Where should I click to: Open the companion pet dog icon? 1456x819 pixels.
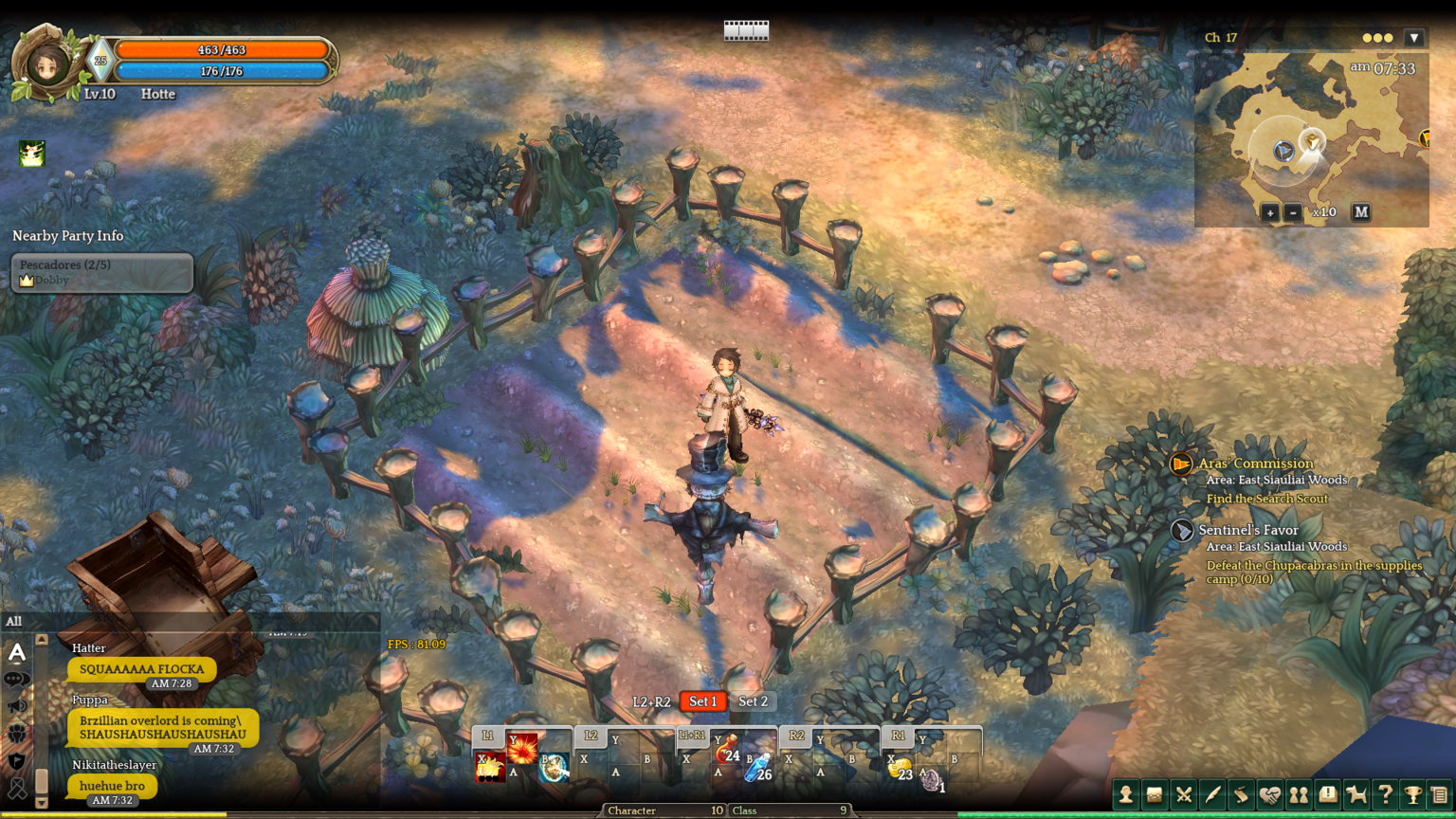tap(1356, 795)
